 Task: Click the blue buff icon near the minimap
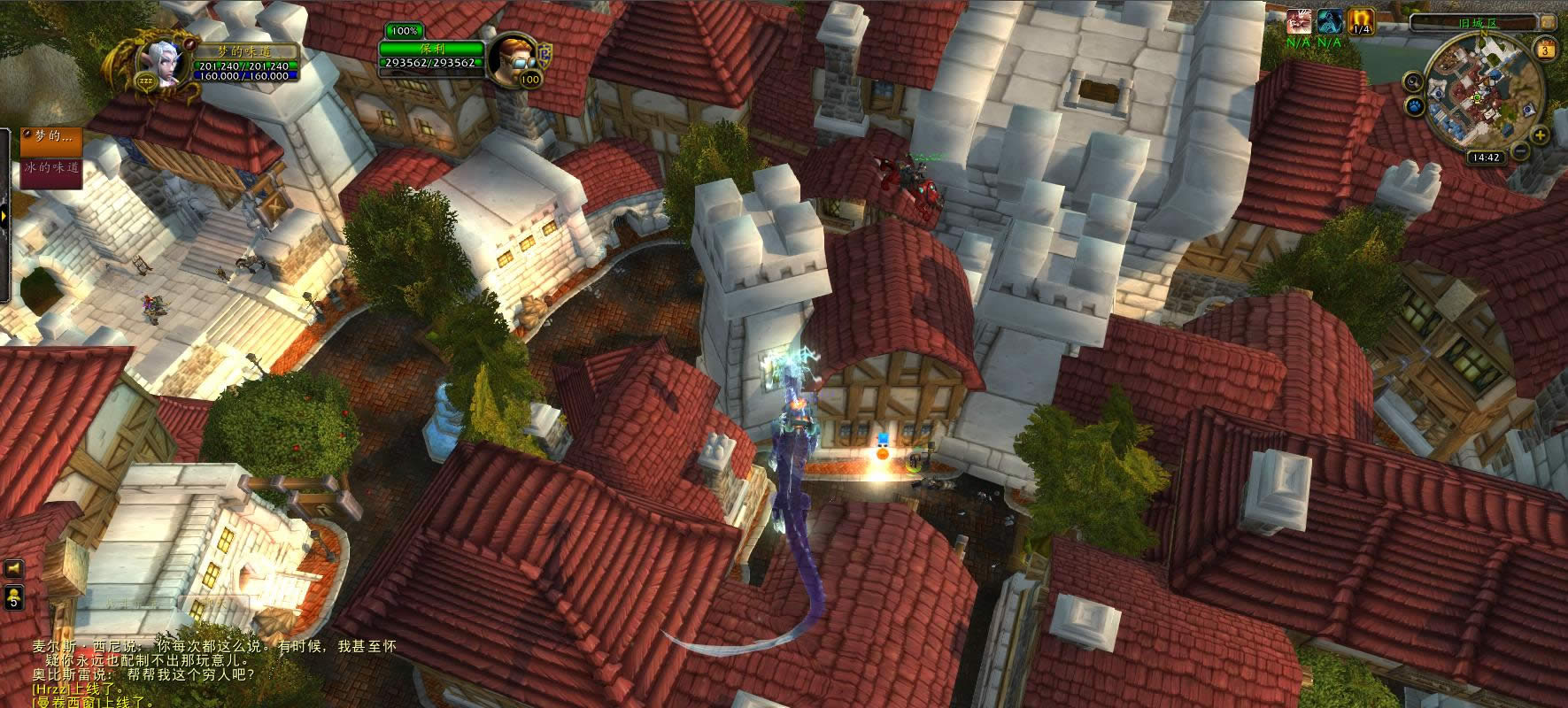[x=1328, y=21]
